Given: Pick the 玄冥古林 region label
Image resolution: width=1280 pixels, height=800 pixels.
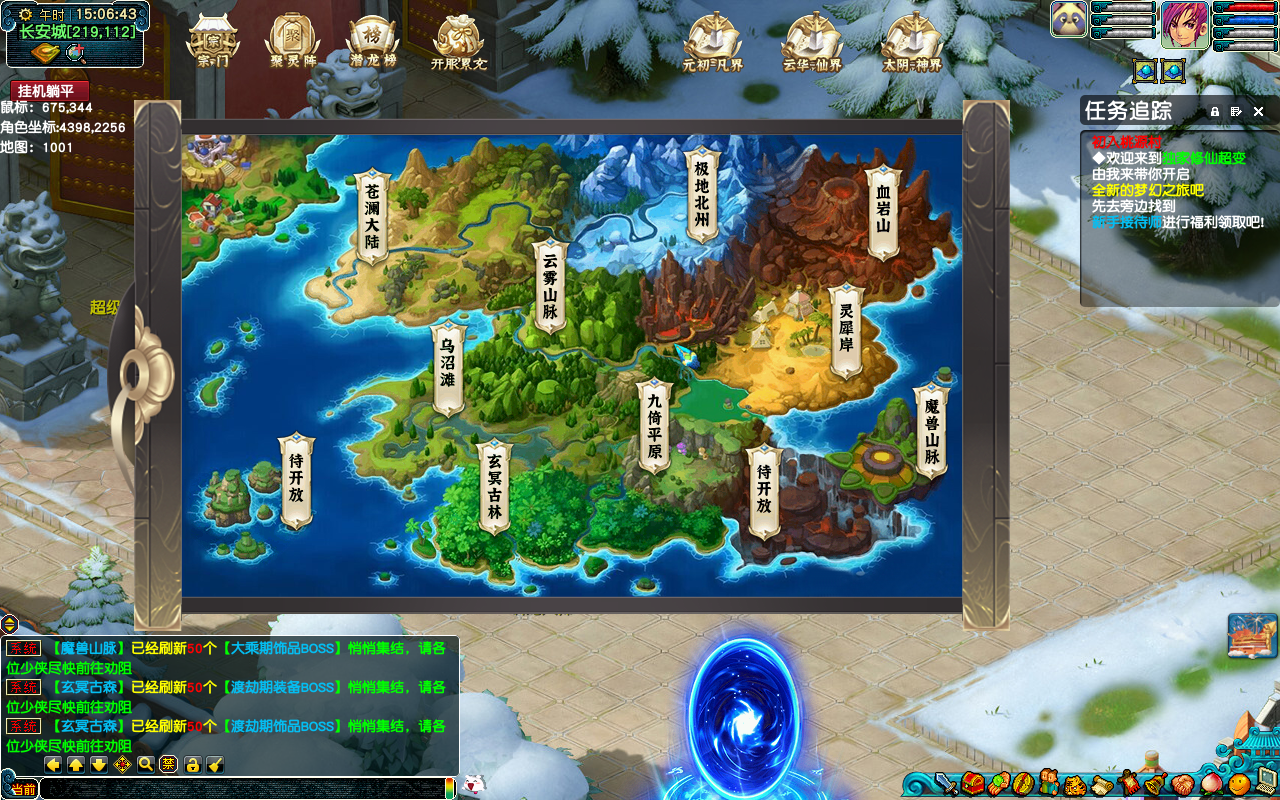Looking at the screenshot, I should tap(494, 486).
